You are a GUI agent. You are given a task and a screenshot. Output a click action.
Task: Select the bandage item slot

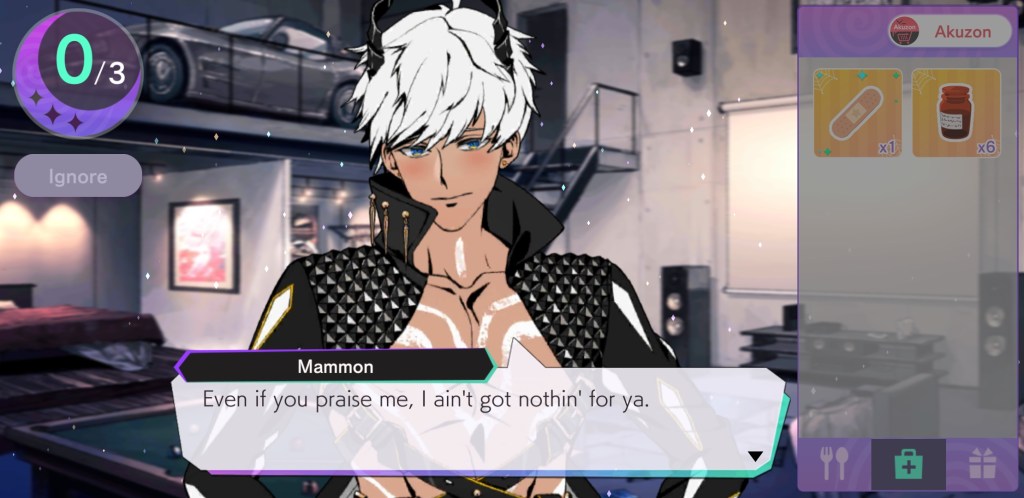point(857,113)
